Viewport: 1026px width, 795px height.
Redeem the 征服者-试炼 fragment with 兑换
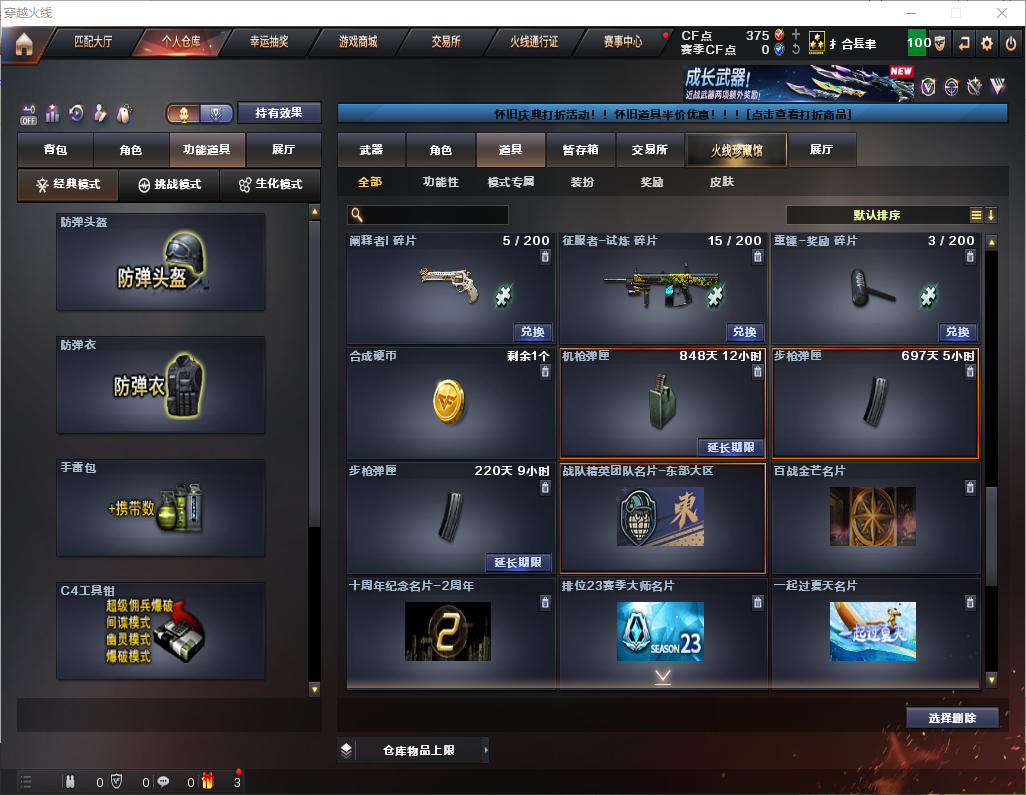point(743,332)
